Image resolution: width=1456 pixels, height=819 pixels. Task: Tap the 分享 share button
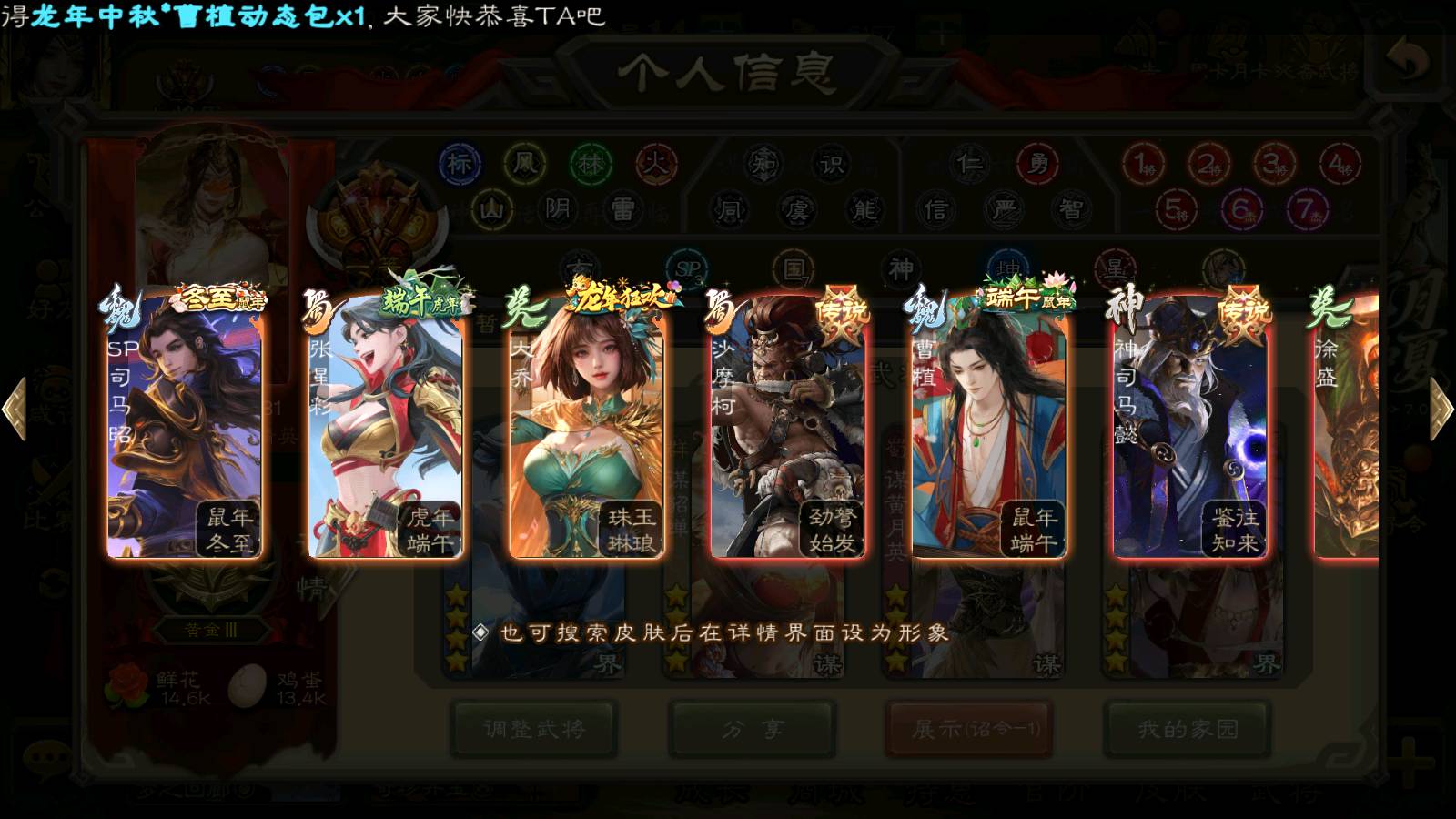[x=753, y=729]
